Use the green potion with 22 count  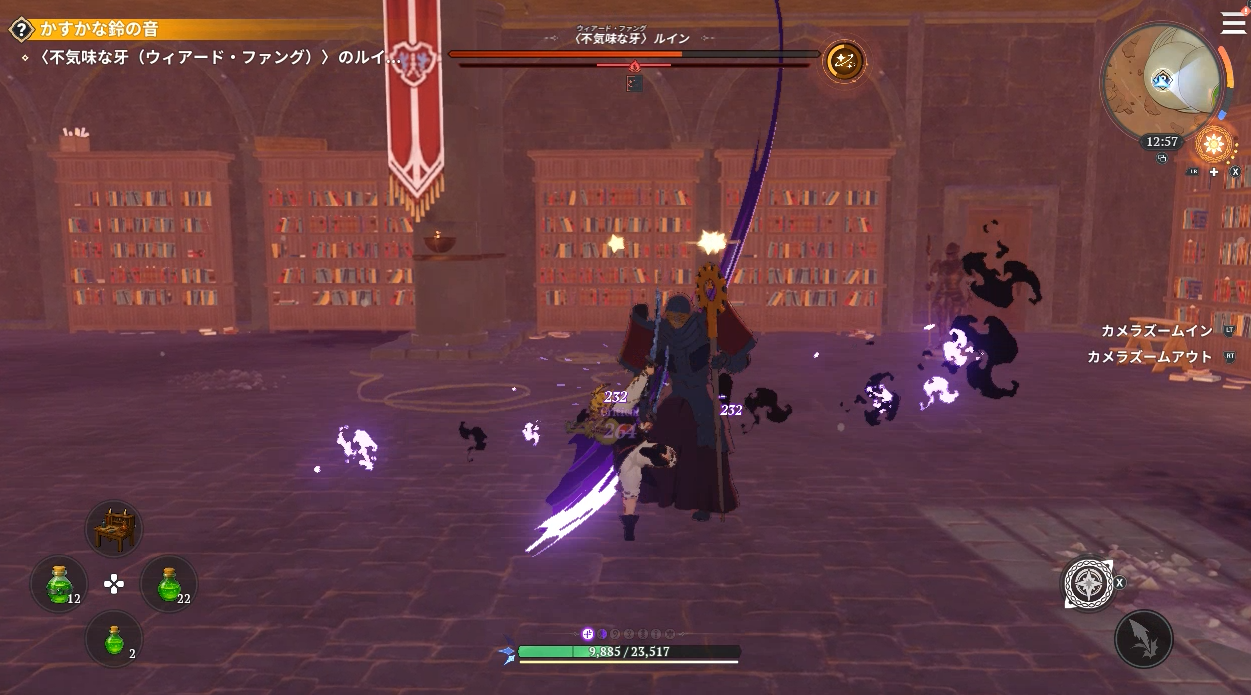pyautogui.click(x=169, y=584)
